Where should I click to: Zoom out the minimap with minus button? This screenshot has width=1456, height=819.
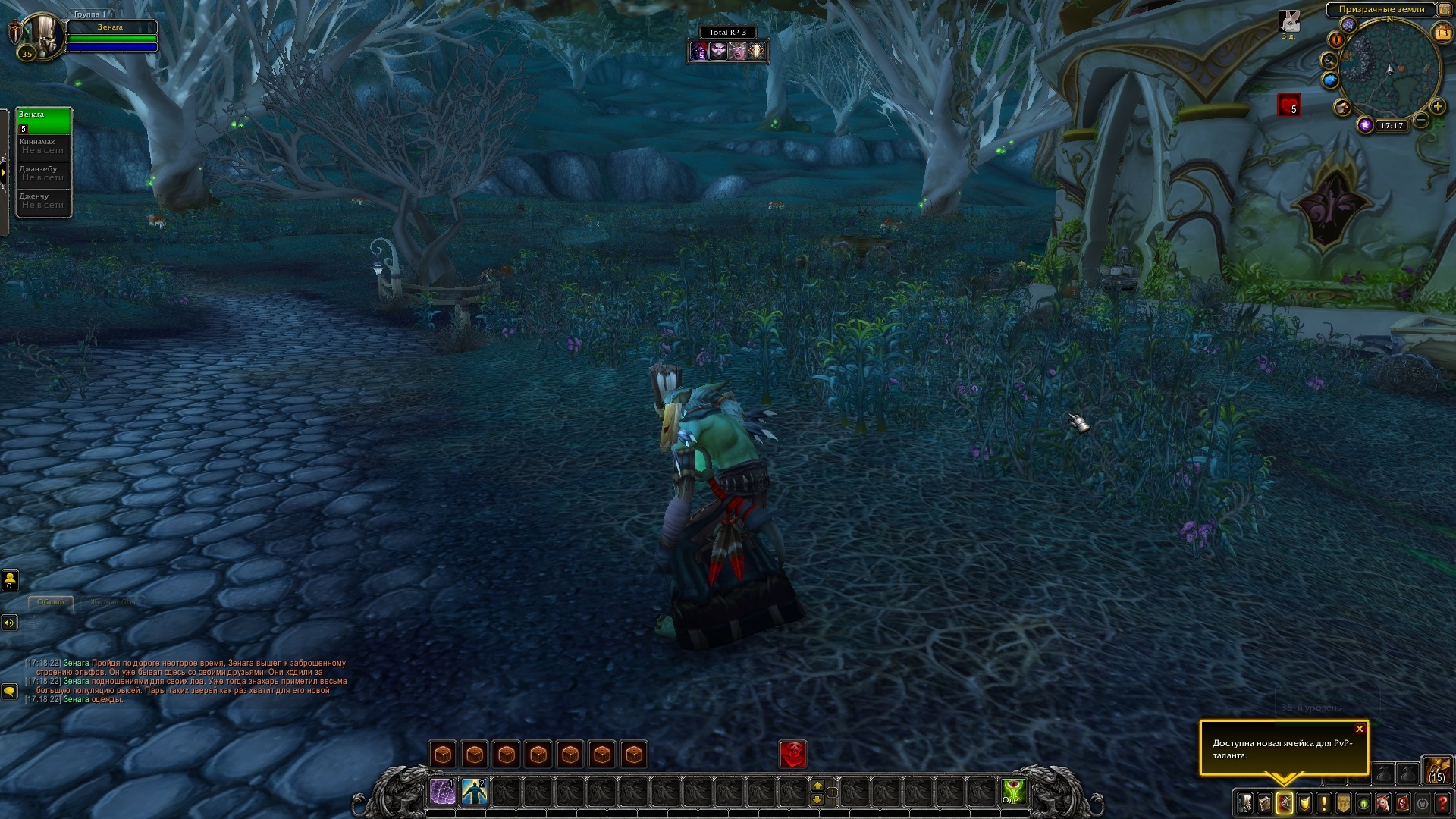pyautogui.click(x=1421, y=120)
